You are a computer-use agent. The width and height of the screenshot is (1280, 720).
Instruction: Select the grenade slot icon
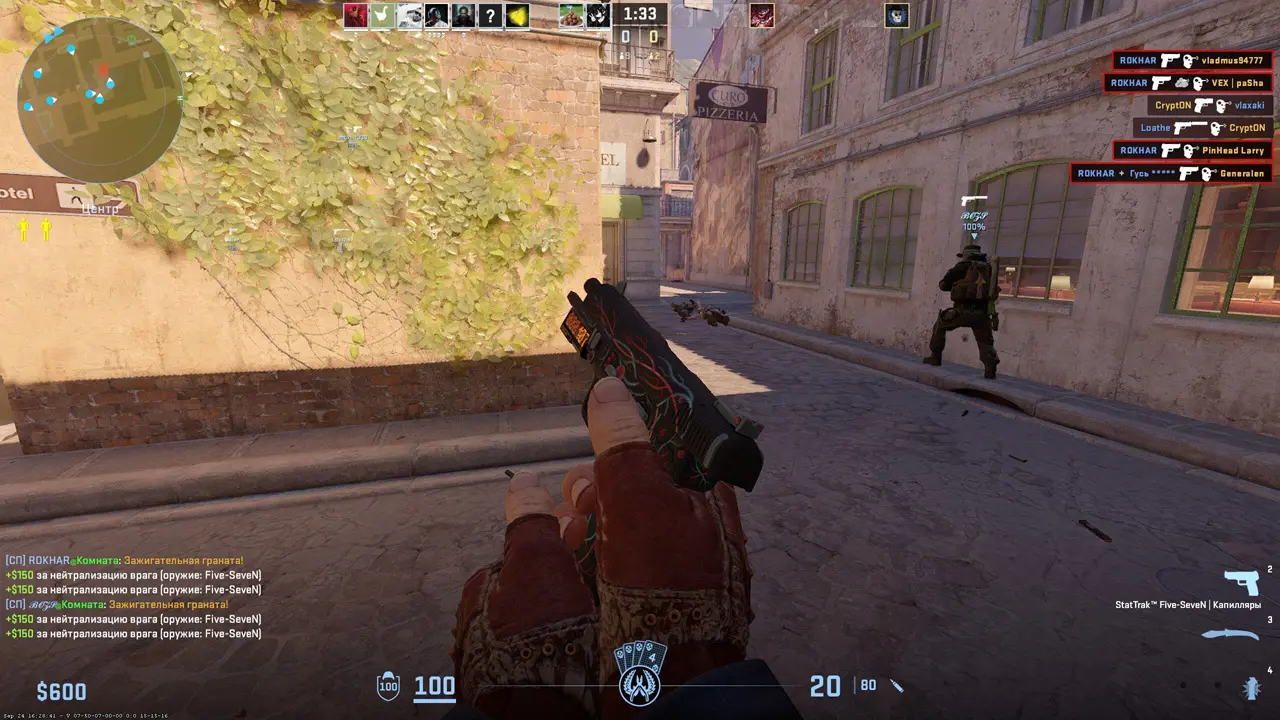click(x=1250, y=687)
